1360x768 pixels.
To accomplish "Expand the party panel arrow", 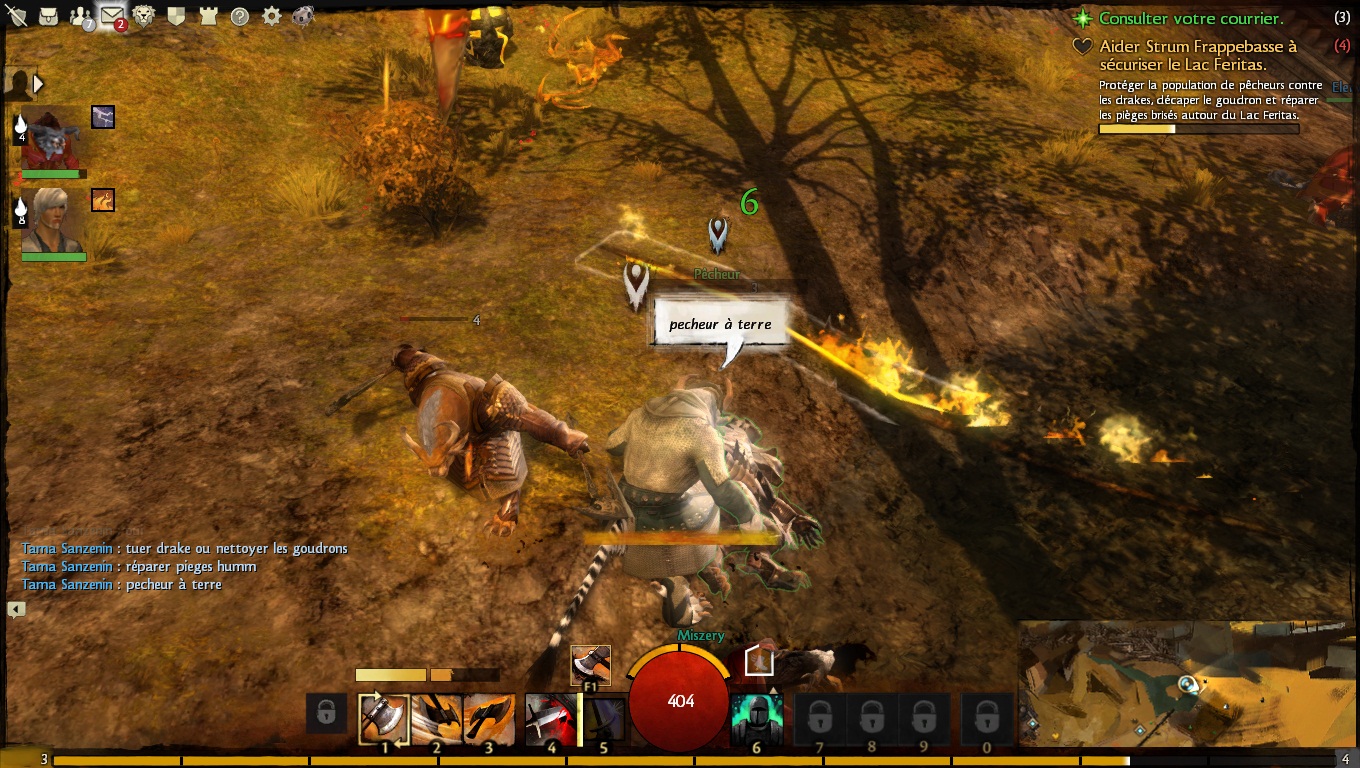I will click(38, 84).
